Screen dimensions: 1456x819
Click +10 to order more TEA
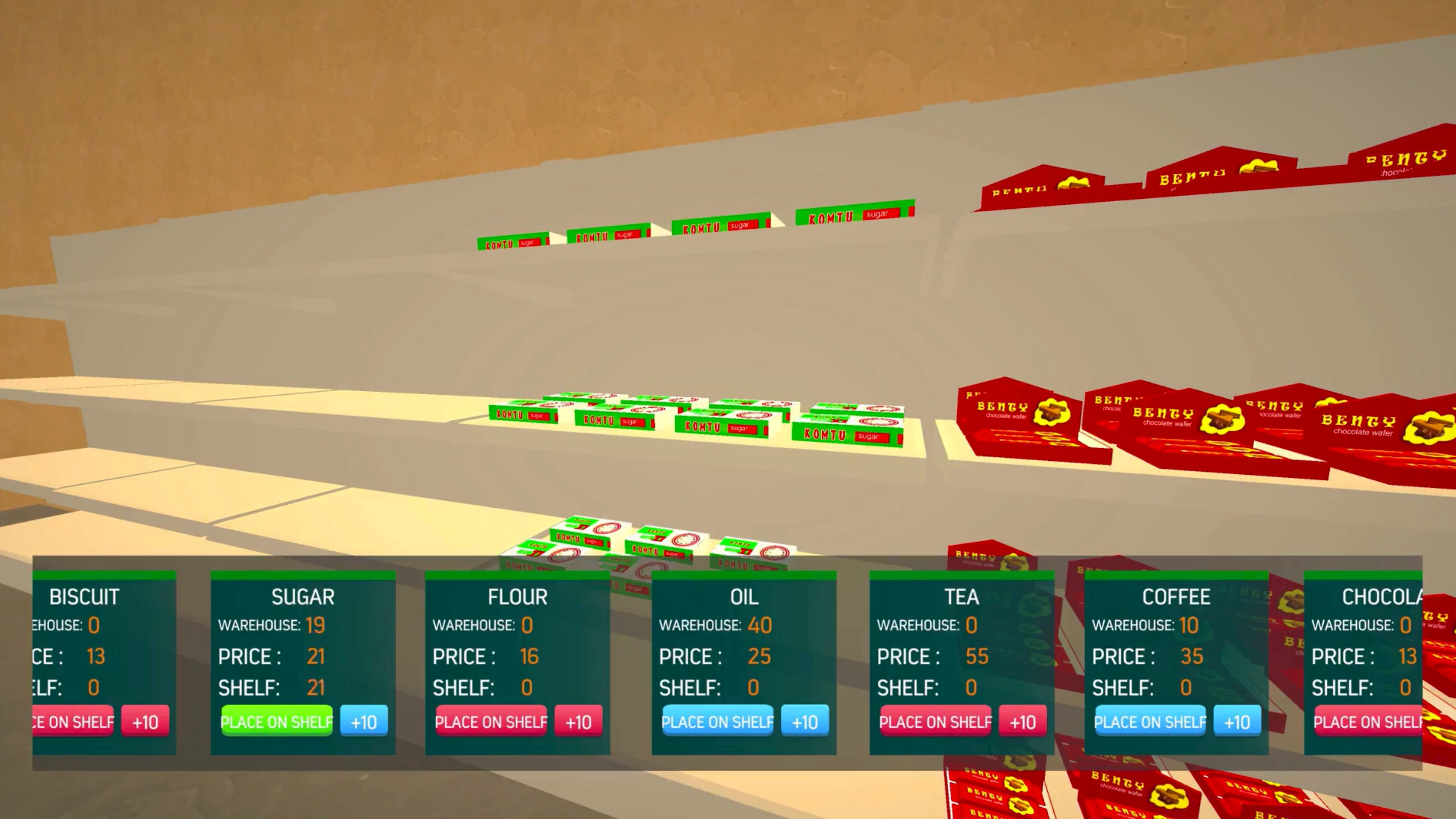(x=1023, y=722)
